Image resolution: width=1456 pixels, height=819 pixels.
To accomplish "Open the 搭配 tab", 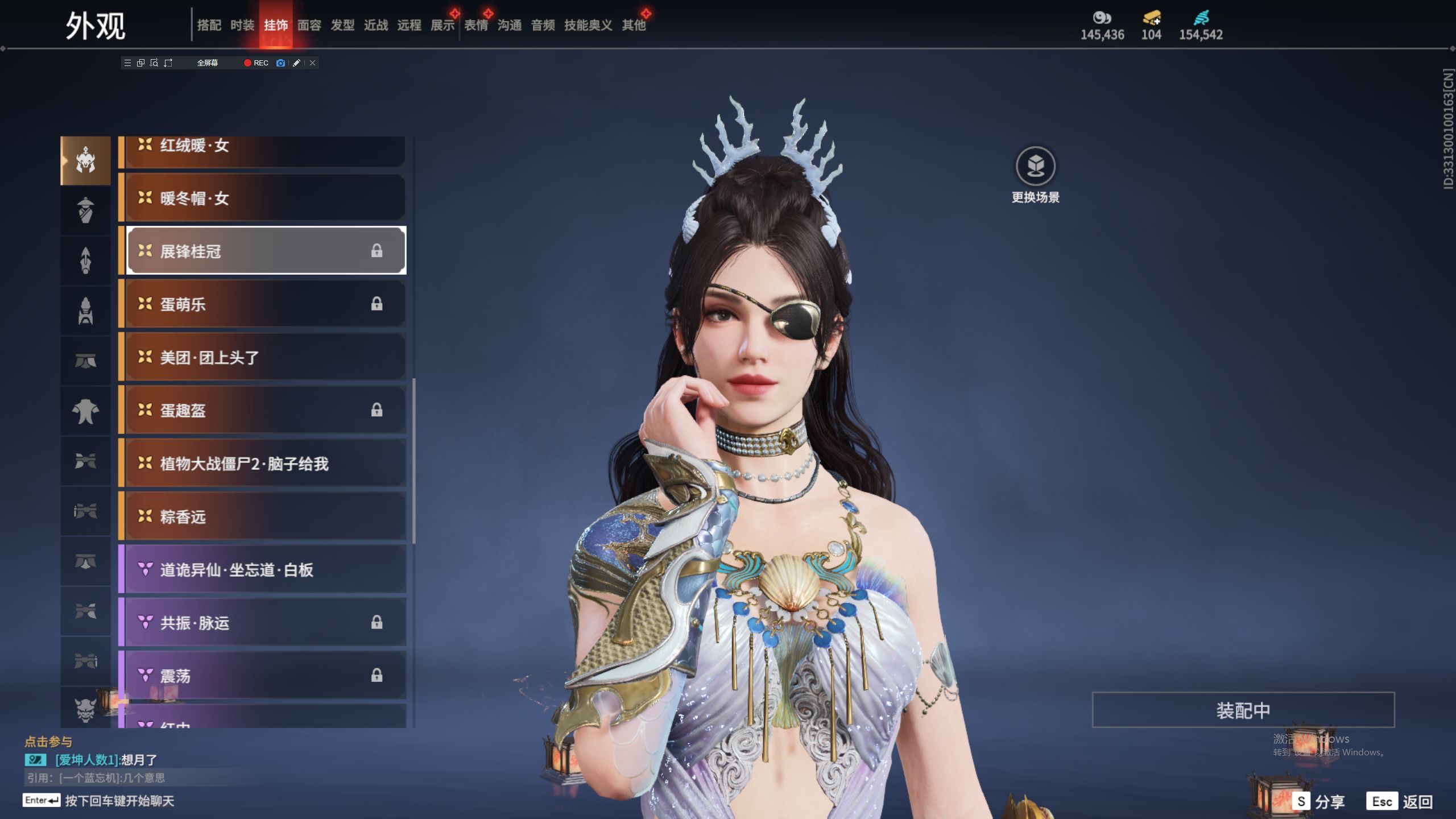I will [x=209, y=25].
